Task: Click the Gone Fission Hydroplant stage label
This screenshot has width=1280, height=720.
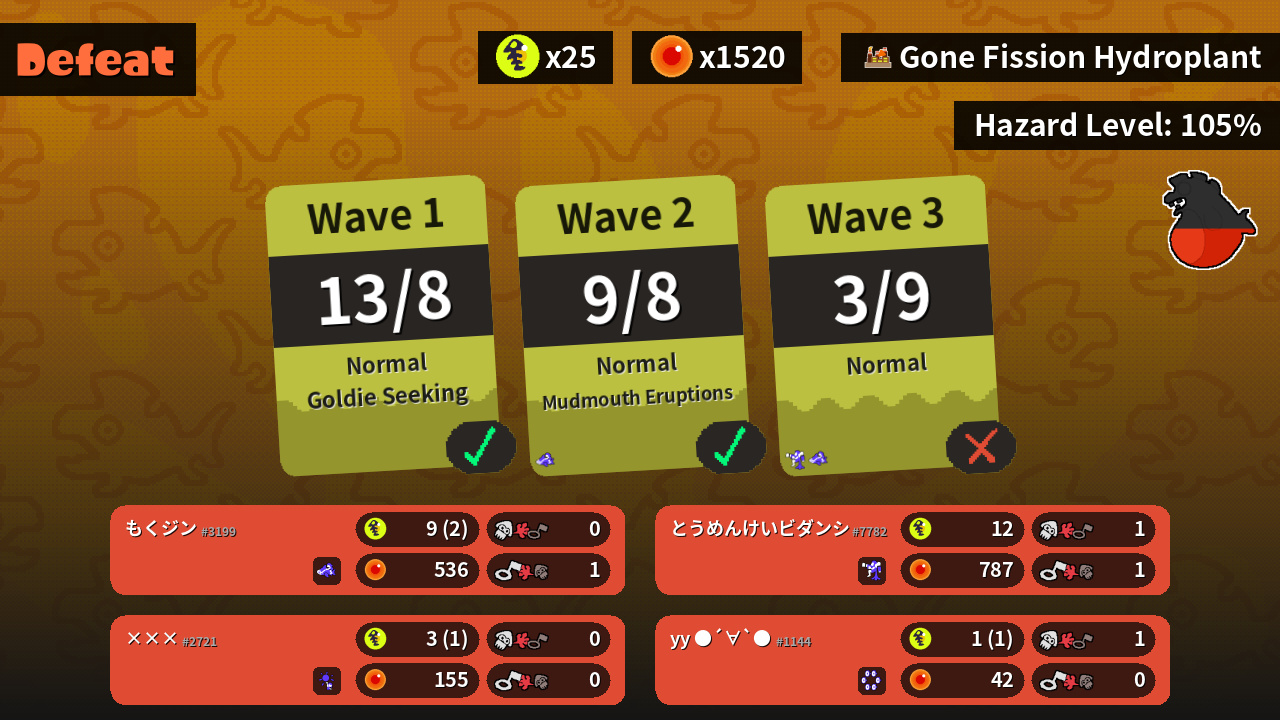Action: click(x=1060, y=58)
